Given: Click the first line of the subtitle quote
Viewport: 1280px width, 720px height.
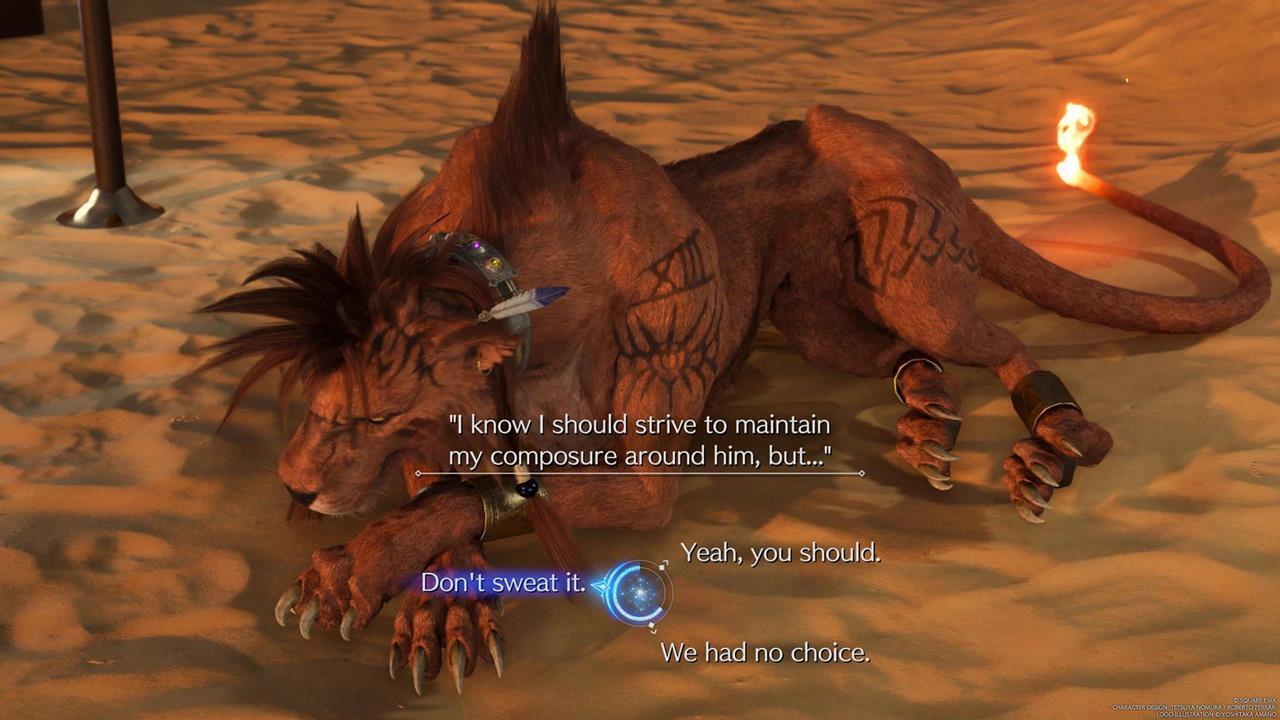Looking at the screenshot, I should pos(640,424).
